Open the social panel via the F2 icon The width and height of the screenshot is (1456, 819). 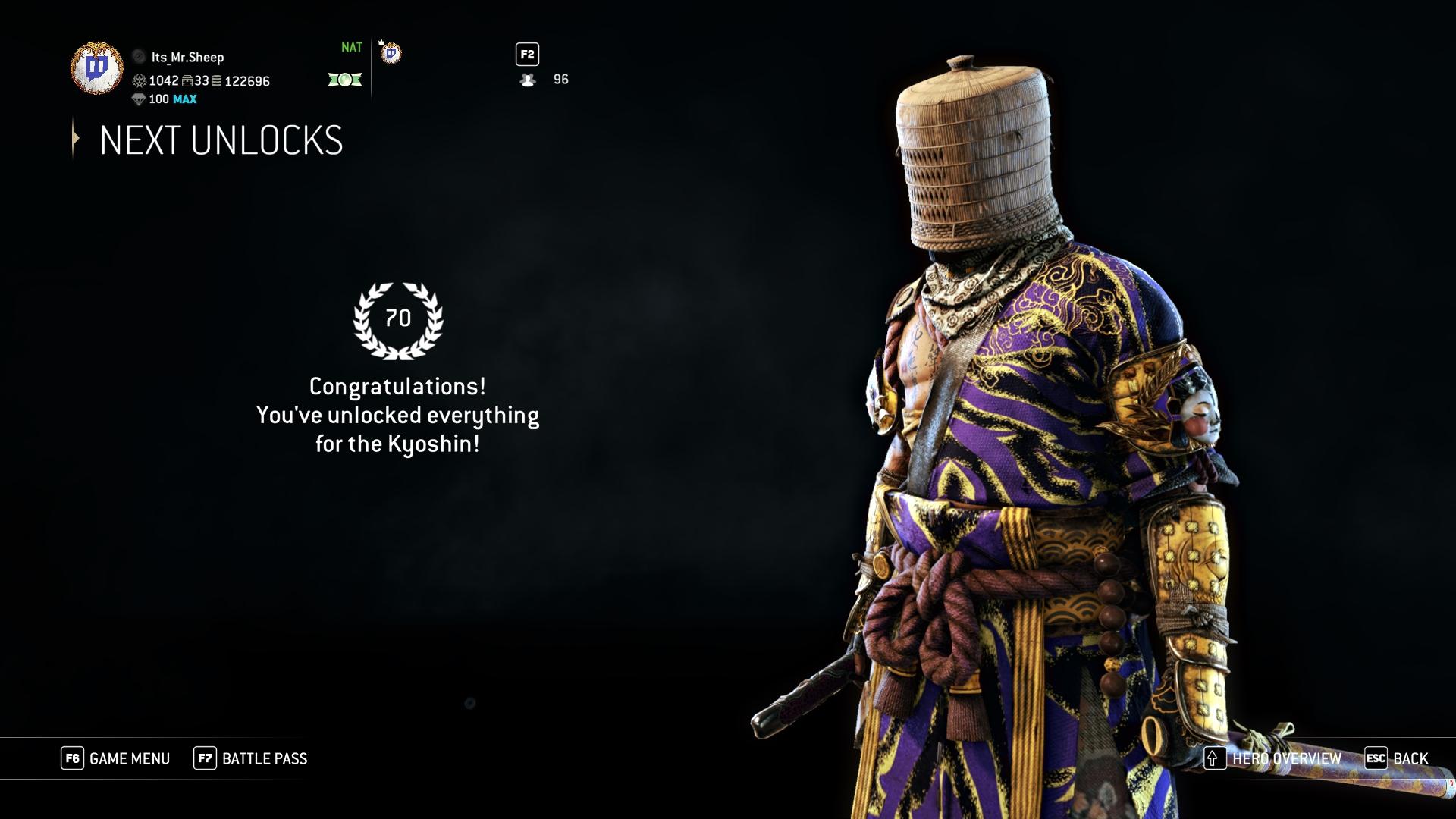pos(528,54)
